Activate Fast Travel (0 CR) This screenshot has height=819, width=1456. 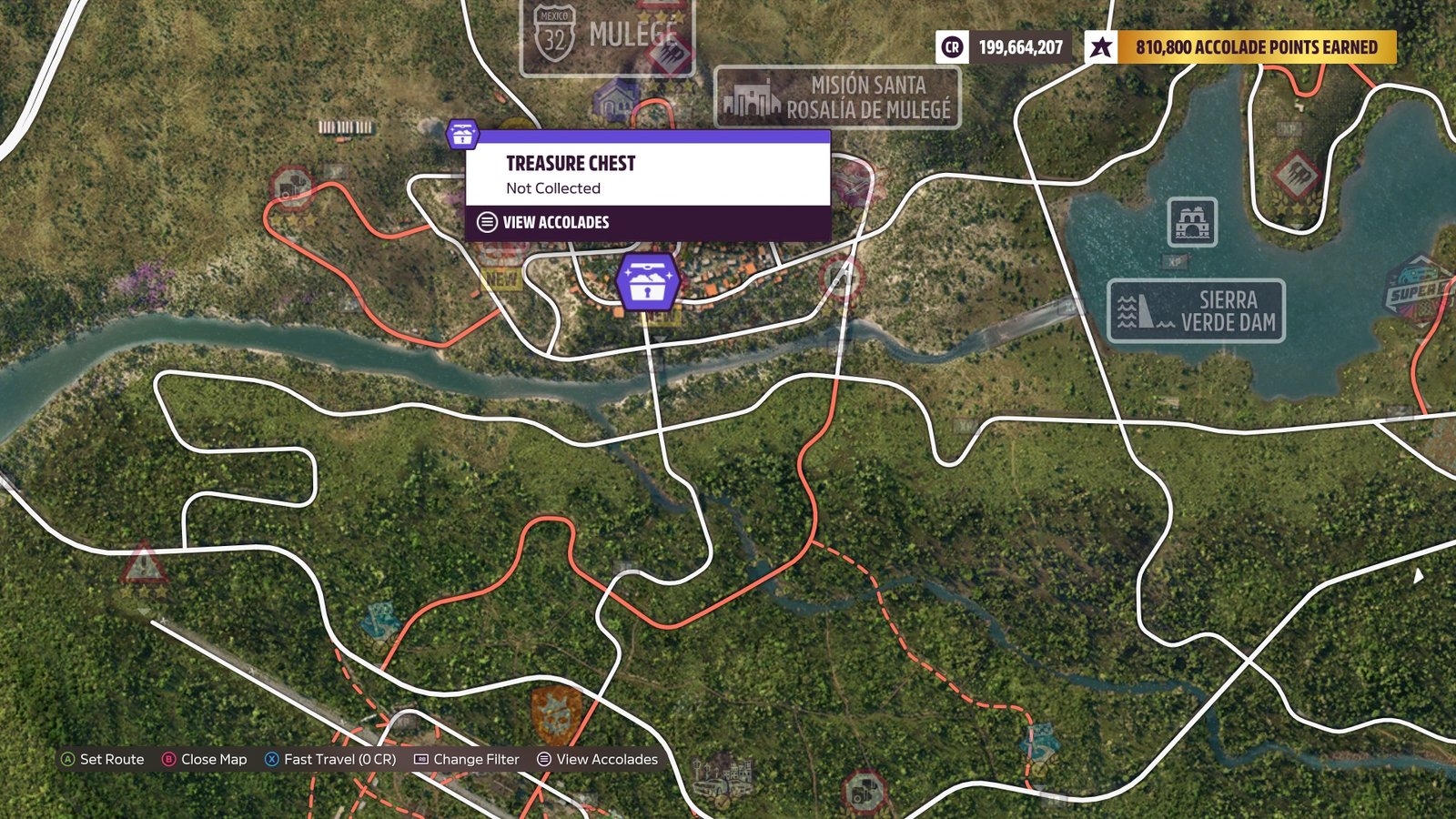[x=330, y=759]
